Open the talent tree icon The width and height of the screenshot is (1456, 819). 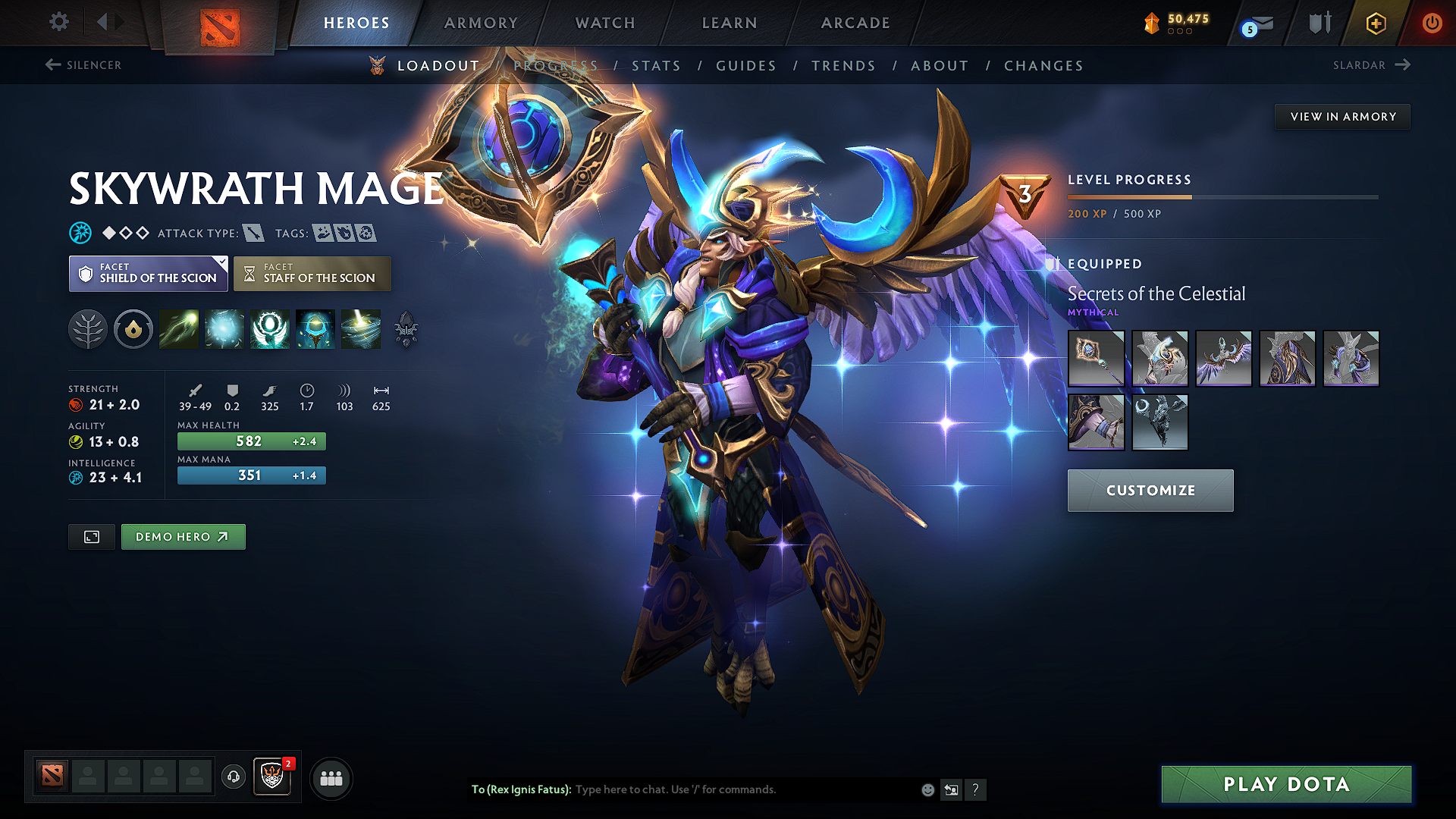point(88,329)
